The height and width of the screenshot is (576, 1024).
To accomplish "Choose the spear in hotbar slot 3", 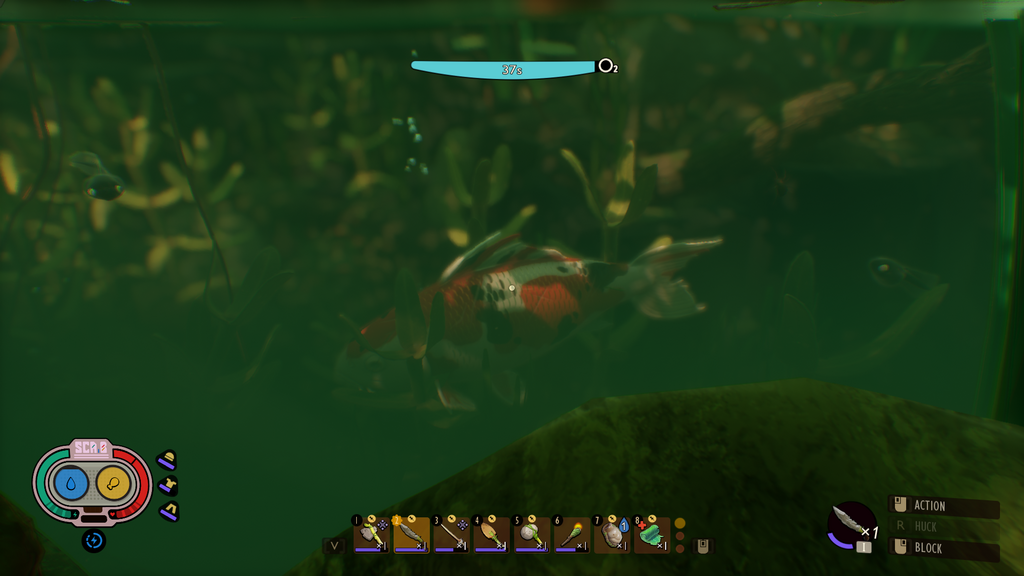I will coord(451,535).
